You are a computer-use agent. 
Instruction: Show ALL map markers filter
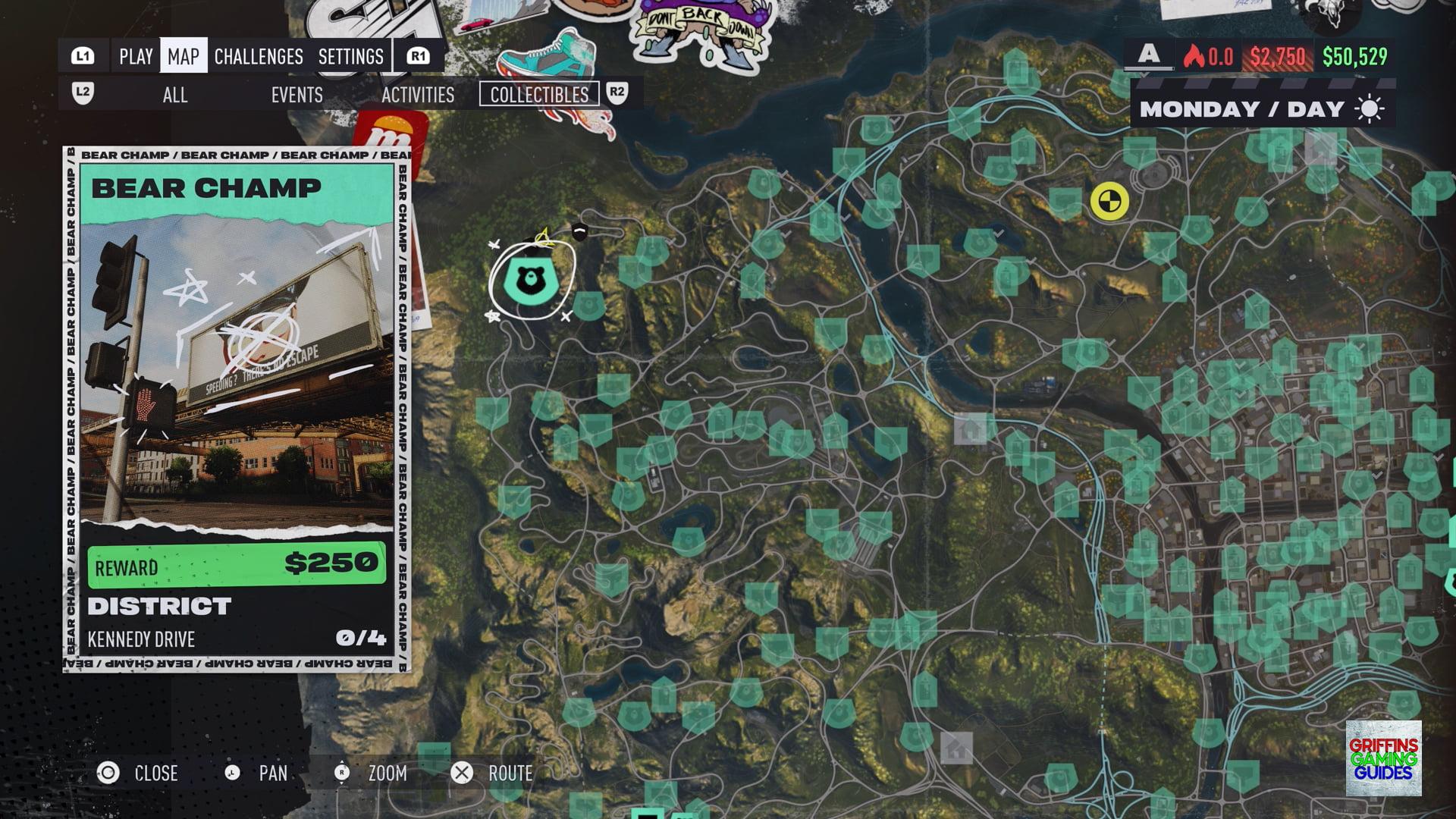click(x=174, y=95)
